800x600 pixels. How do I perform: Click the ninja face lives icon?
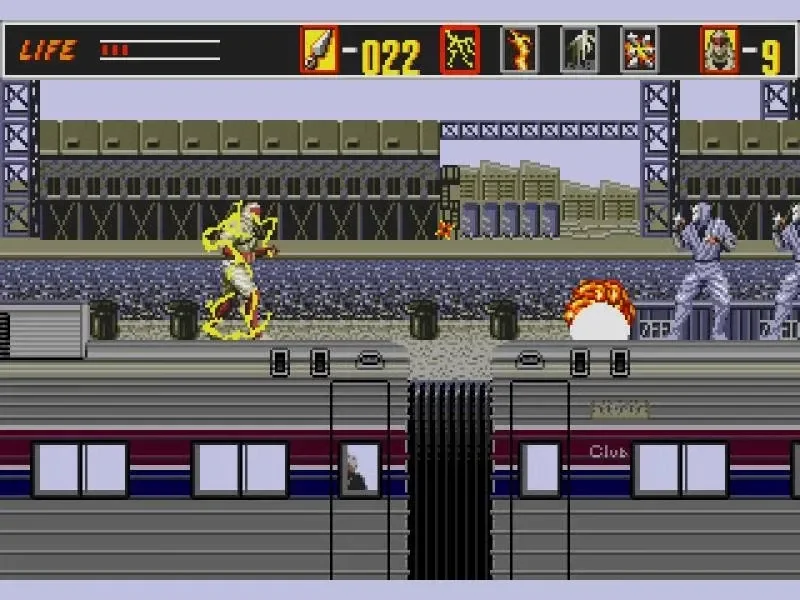pos(719,50)
